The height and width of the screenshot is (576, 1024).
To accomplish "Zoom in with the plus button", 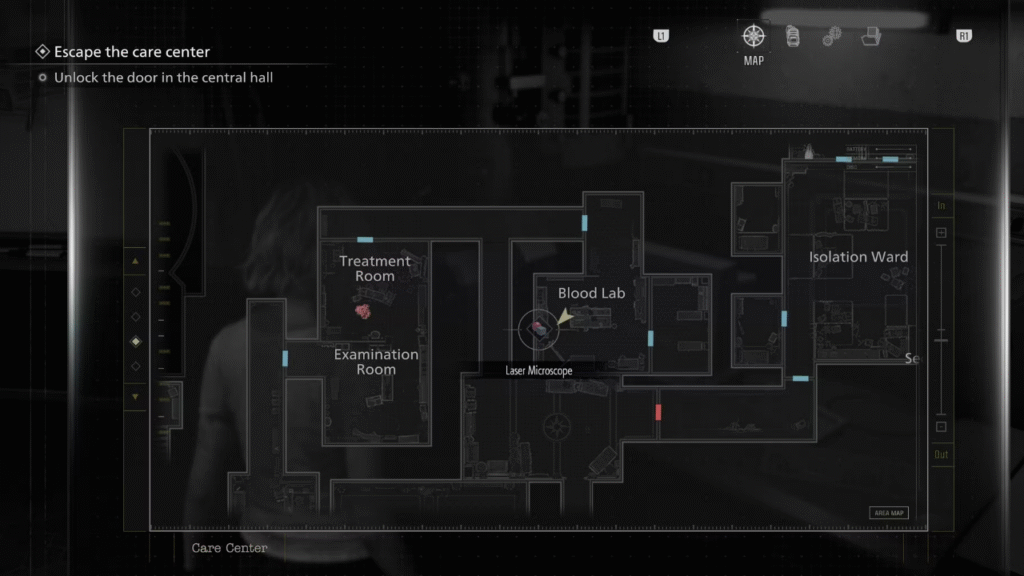I will [x=941, y=233].
